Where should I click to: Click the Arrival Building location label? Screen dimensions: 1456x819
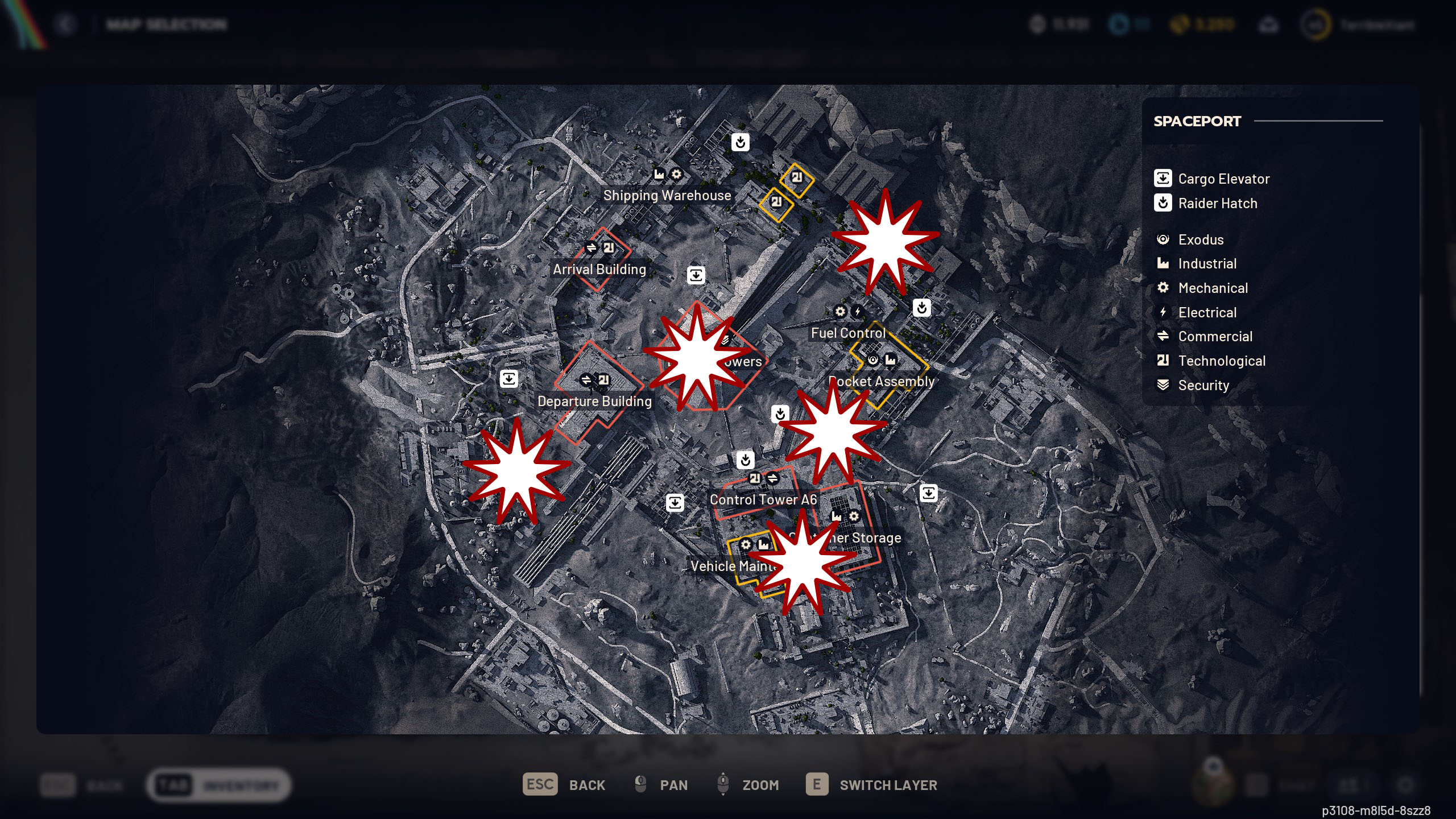point(599,269)
